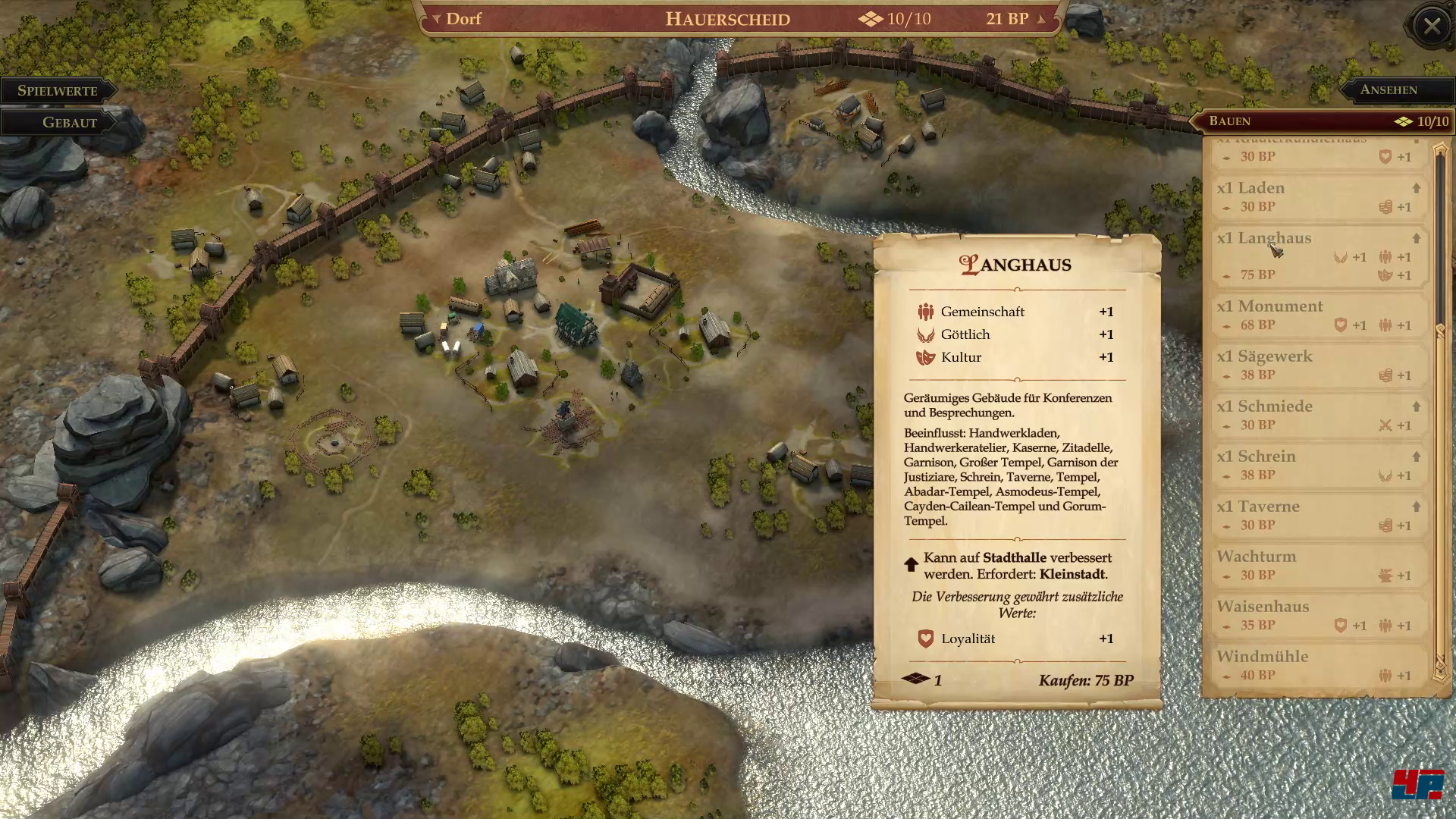1456x819 pixels.
Task: Pick the Waisenhaus building entry
Action: (1318, 615)
